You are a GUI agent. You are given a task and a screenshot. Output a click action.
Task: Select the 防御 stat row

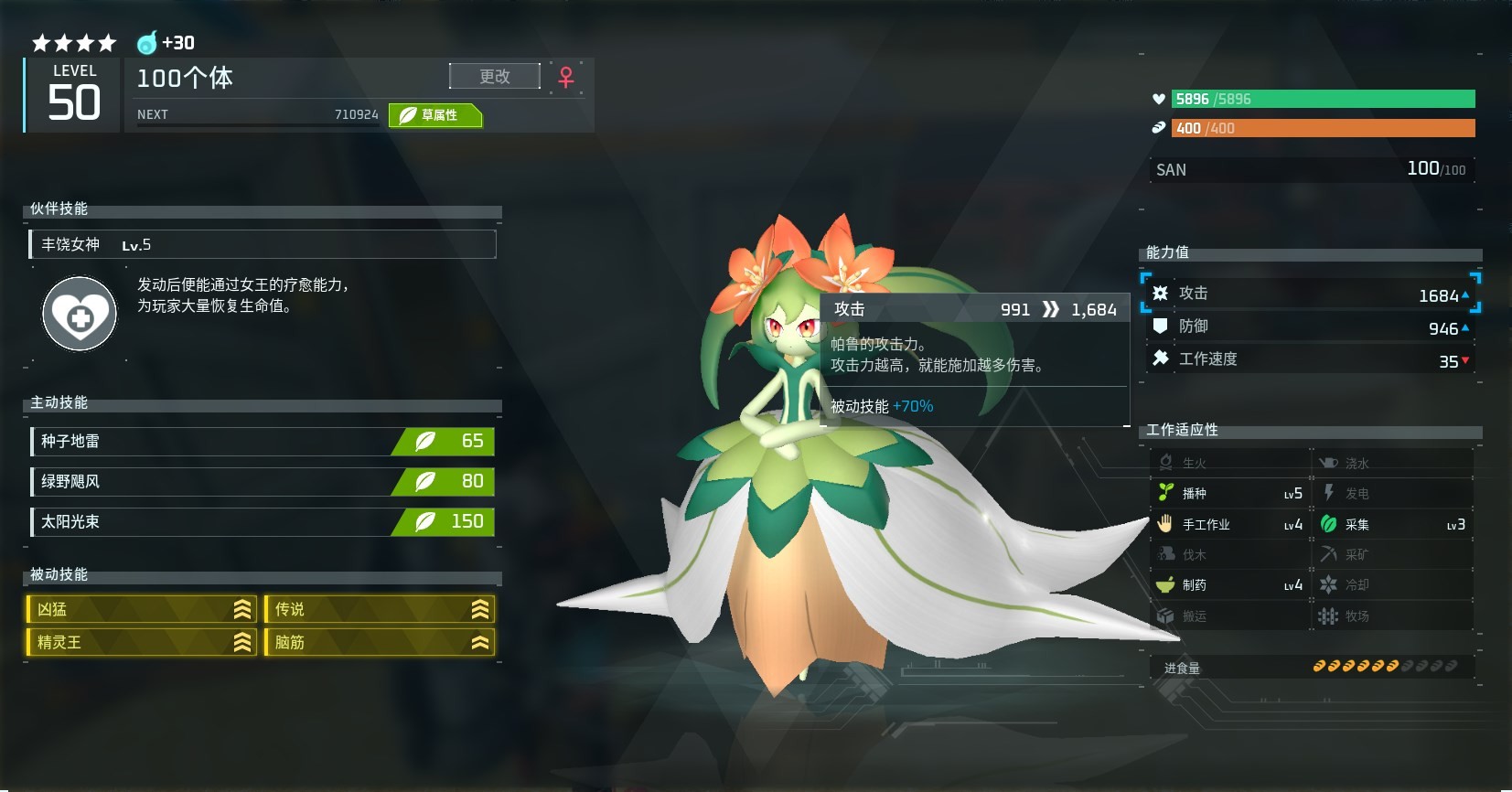coord(1310,326)
